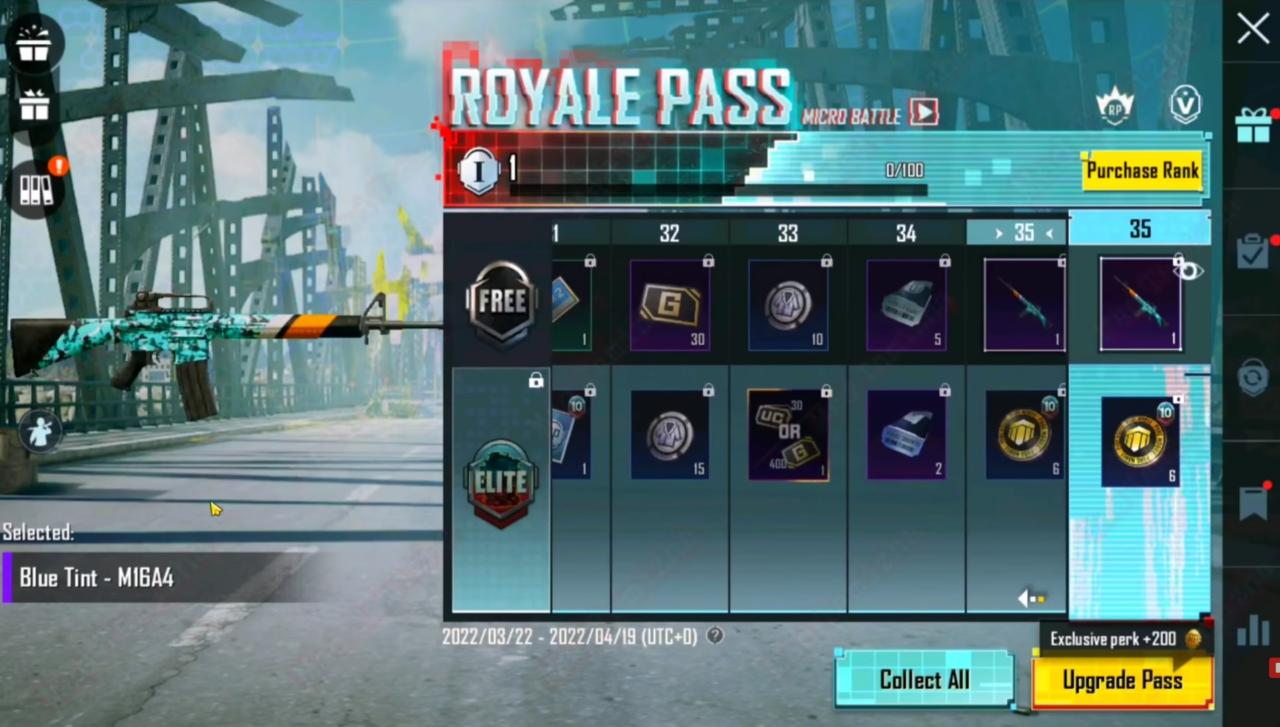
Task: Select the Free pass tier badge
Action: point(501,303)
